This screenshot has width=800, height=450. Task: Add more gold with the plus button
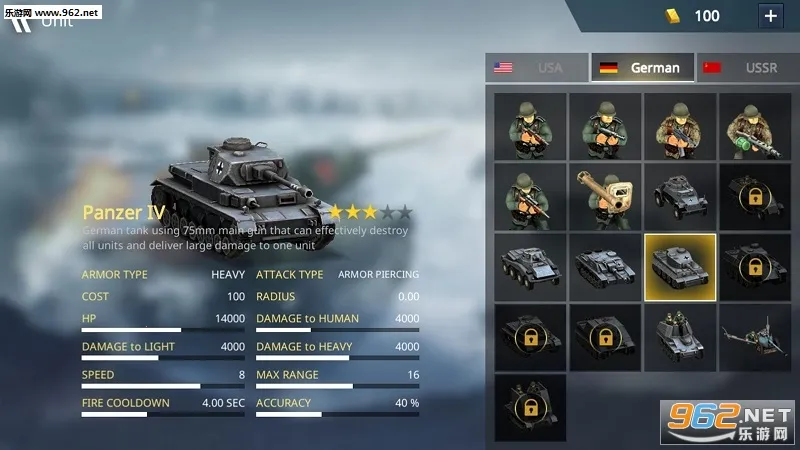coord(770,16)
